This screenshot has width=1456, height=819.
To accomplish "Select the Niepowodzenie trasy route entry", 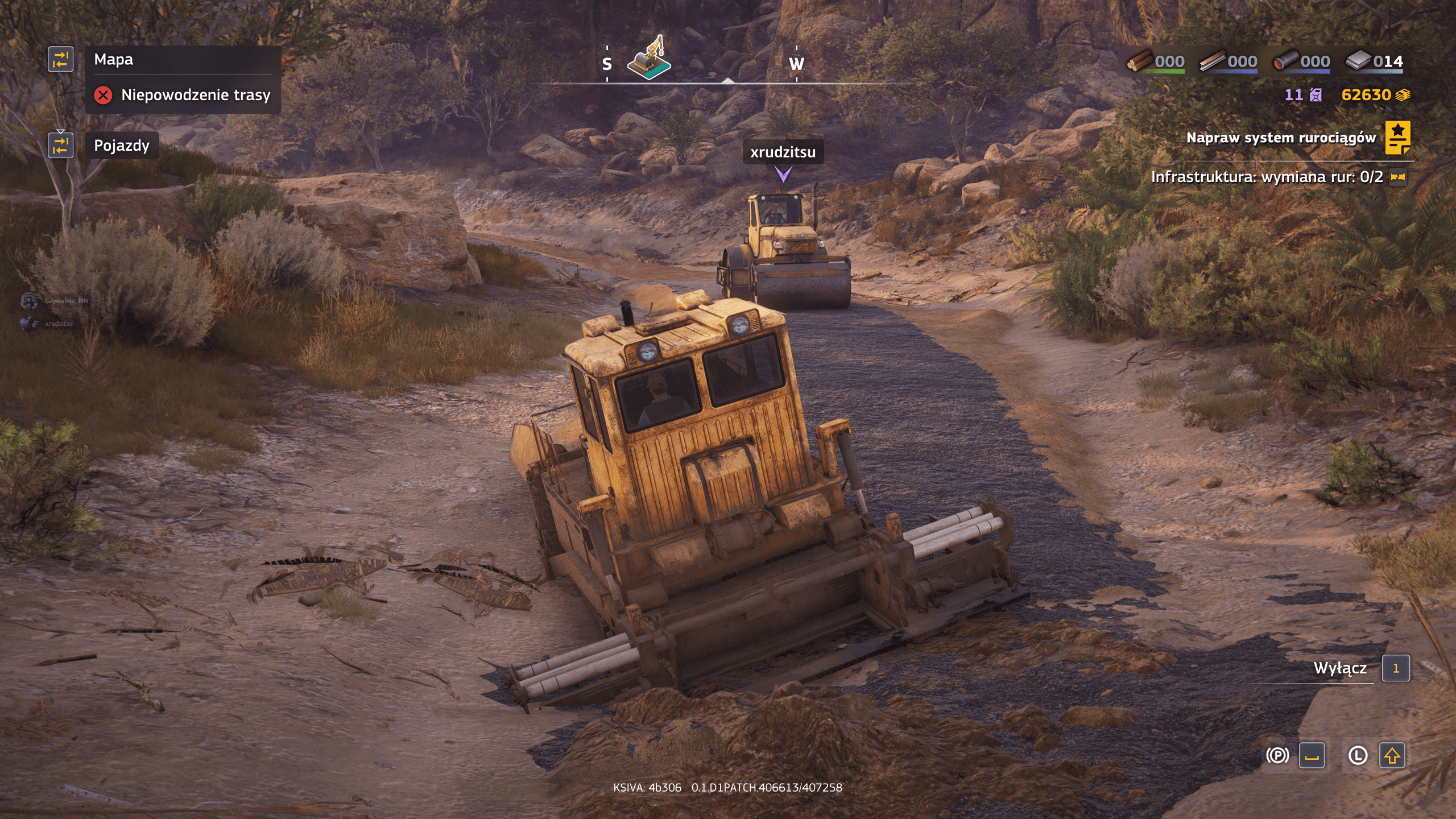I will pyautogui.click(x=183, y=95).
